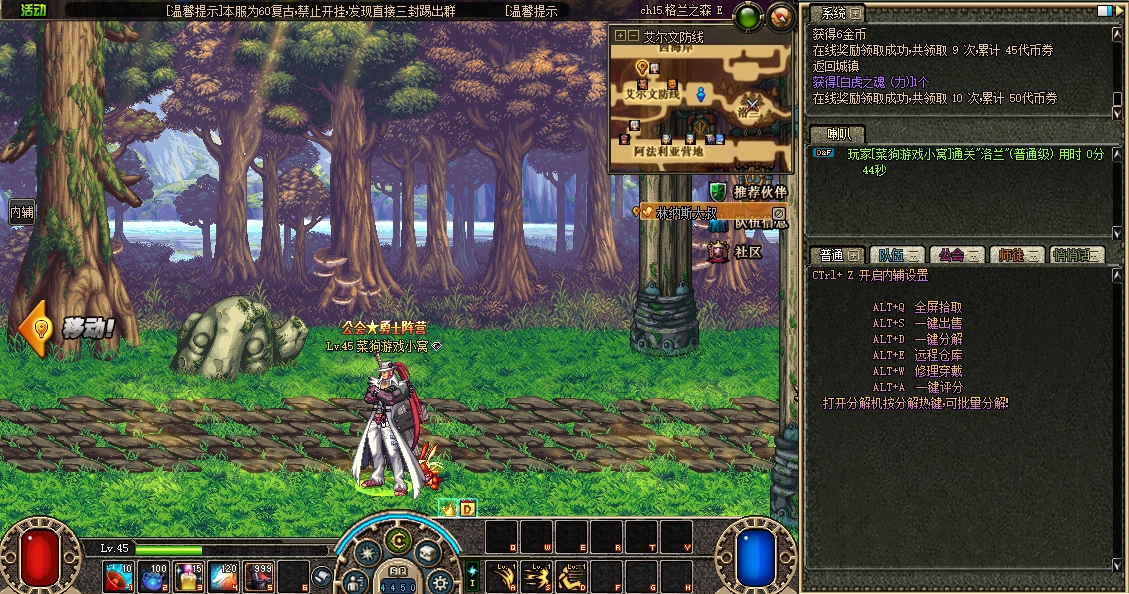Use the blue teapot potion in hotbar
The width and height of the screenshot is (1129, 594).
(x=153, y=577)
